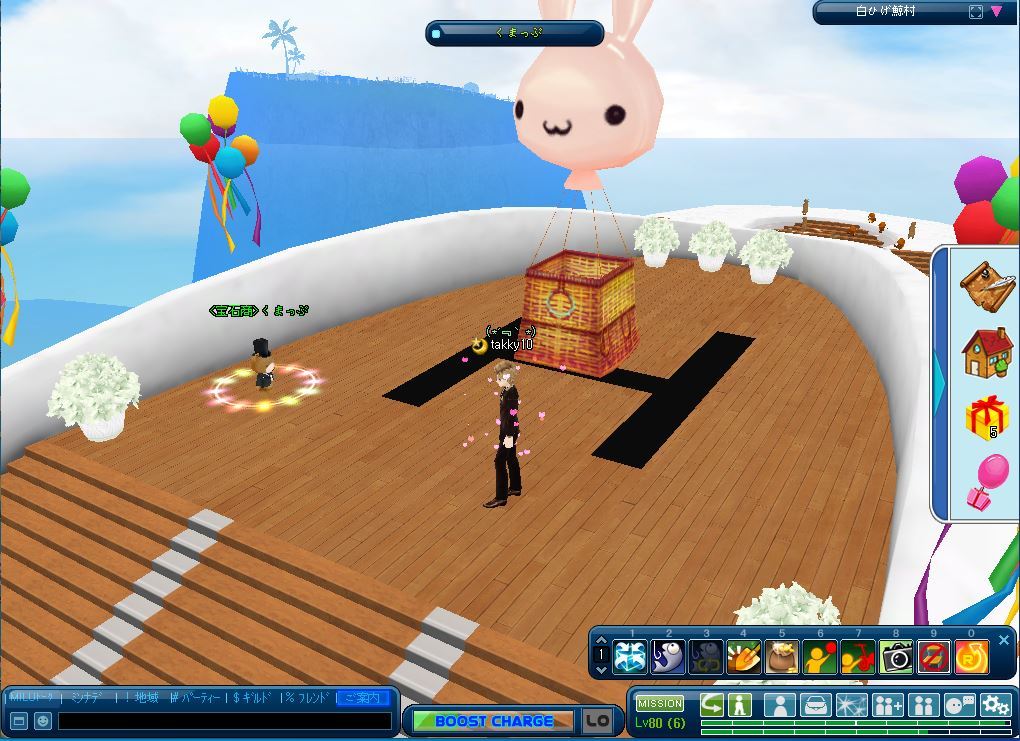This screenshot has width=1020, height=741.
Task: Expand the minimap with the pink triangle
Action: pos(997,12)
